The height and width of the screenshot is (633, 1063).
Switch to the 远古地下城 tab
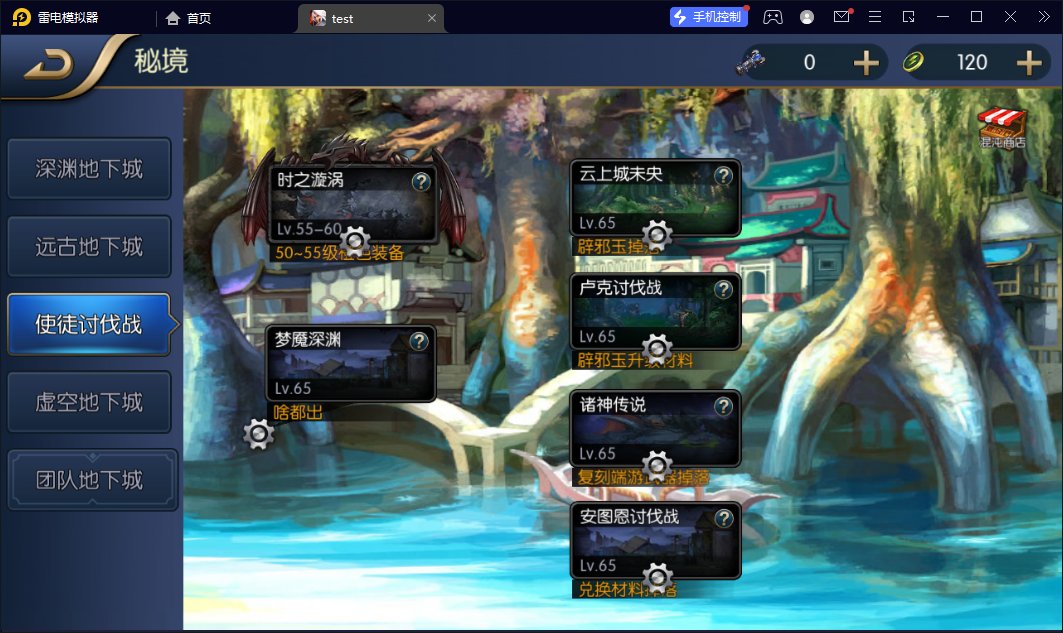tap(89, 247)
